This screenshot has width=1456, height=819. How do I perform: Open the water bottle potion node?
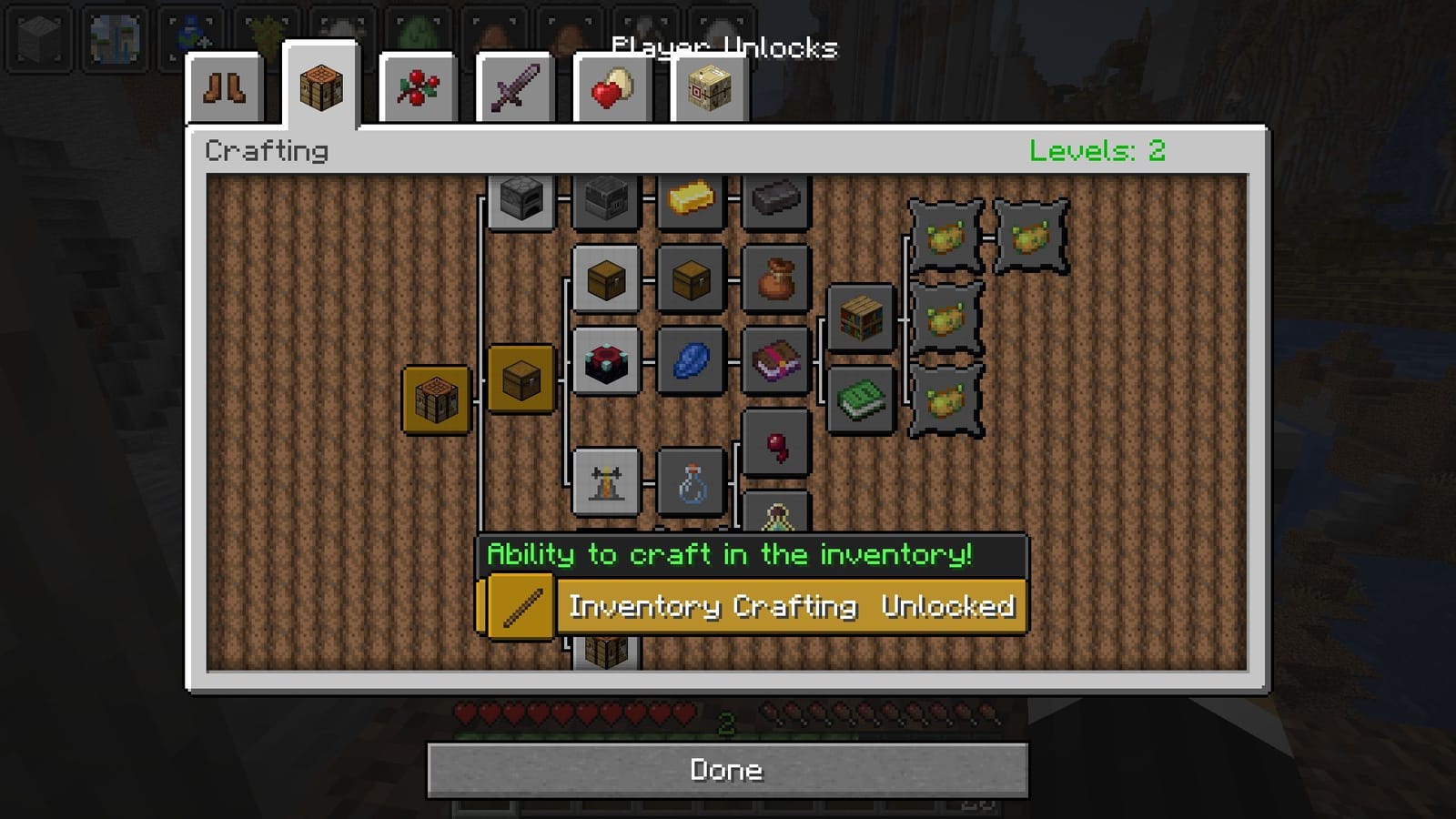690,485
